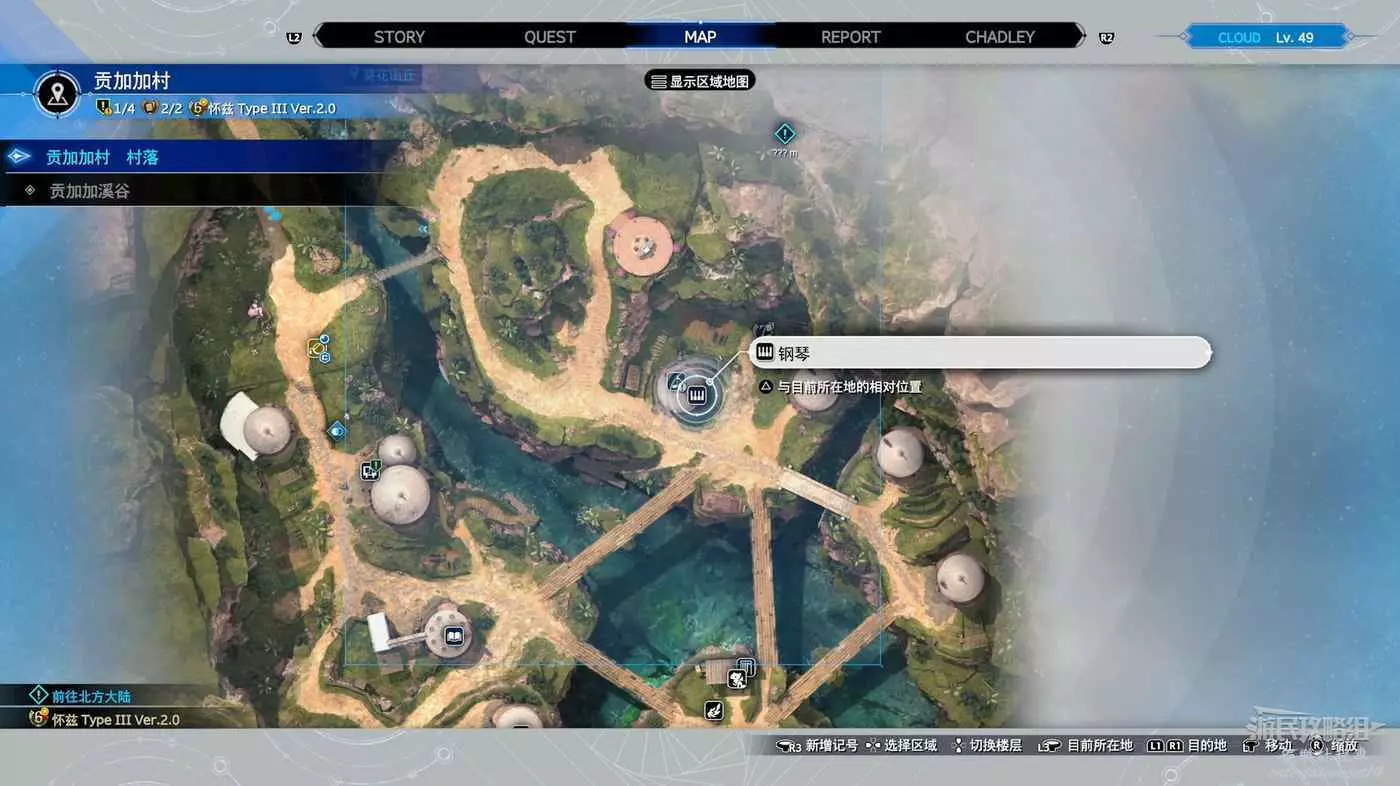Select the MAP tab
This screenshot has height=786, width=1400.
pos(700,37)
